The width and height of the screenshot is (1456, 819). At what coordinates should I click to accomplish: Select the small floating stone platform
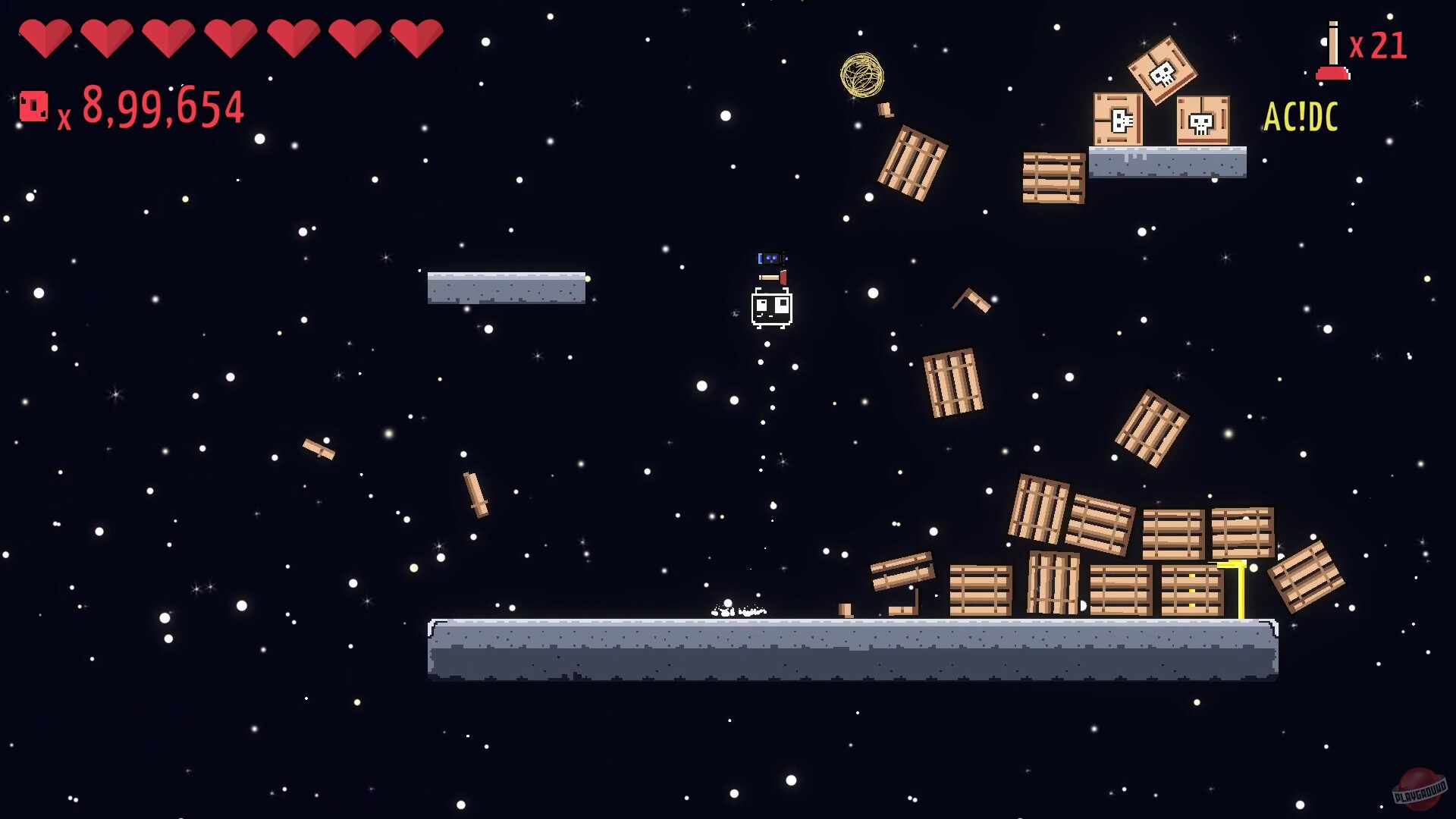[x=506, y=288]
